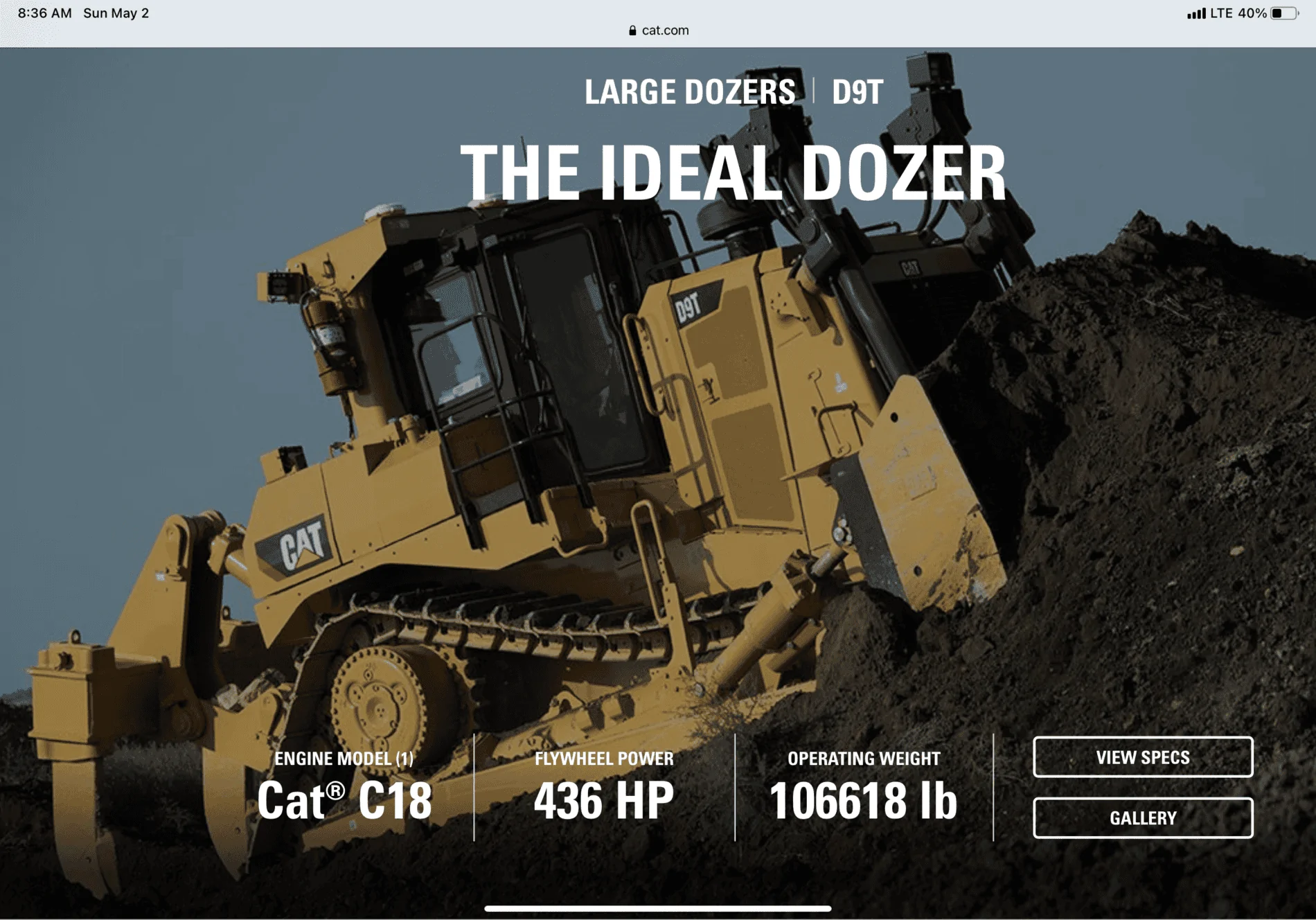This screenshot has height=920, width=1316.
Task: Open the VIEW SPECS page
Action: click(1143, 757)
